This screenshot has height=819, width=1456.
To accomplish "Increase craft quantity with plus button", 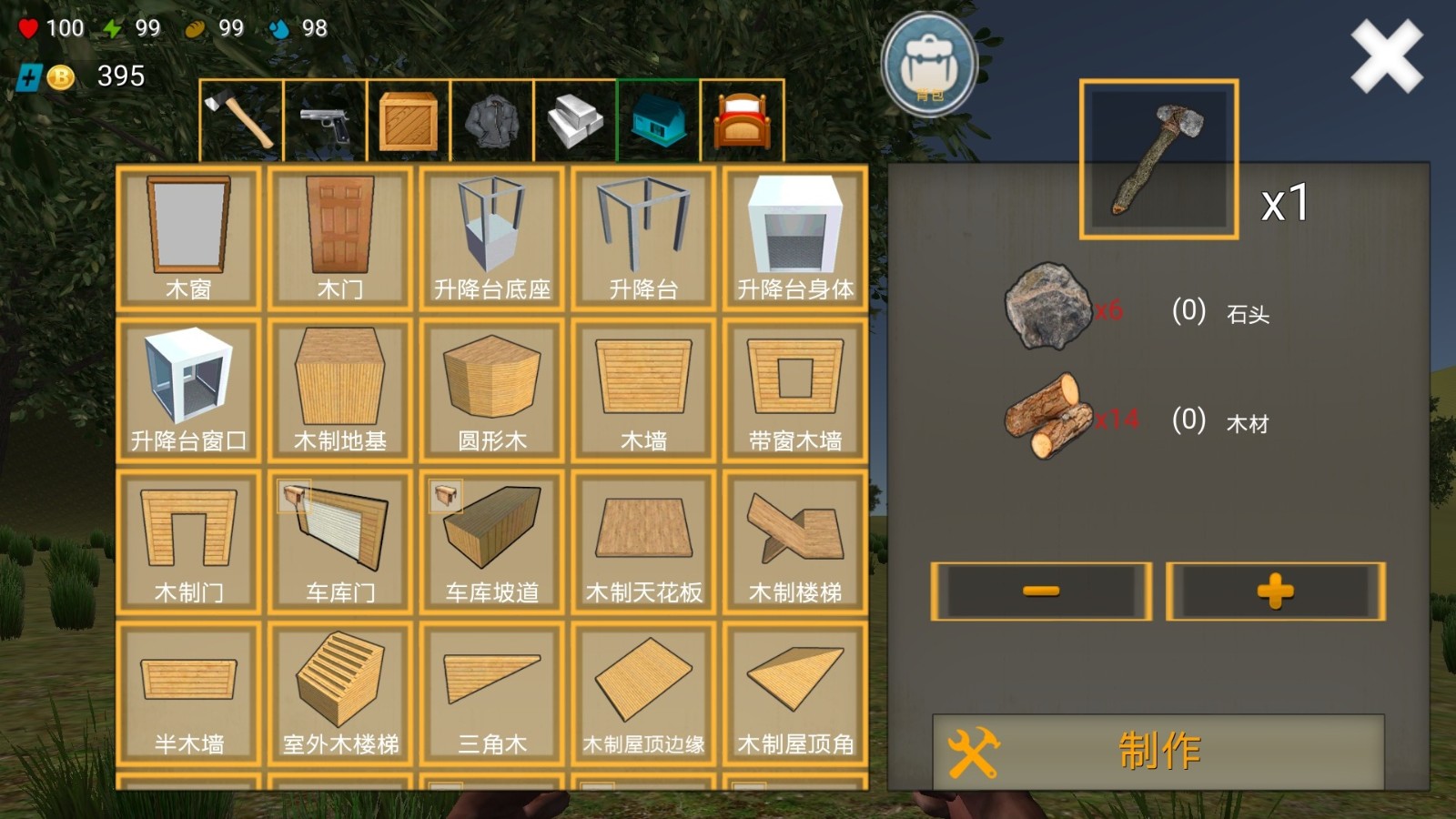I will tap(1276, 591).
